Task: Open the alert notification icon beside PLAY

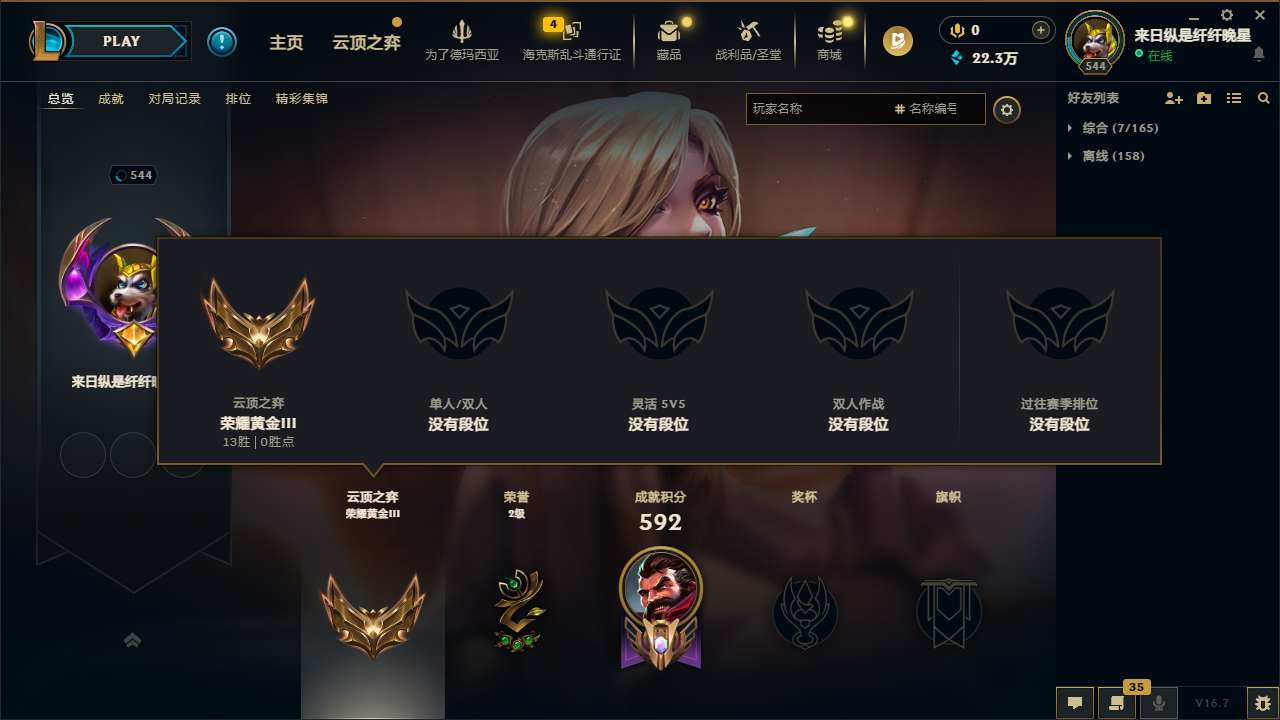Action: [x=222, y=41]
